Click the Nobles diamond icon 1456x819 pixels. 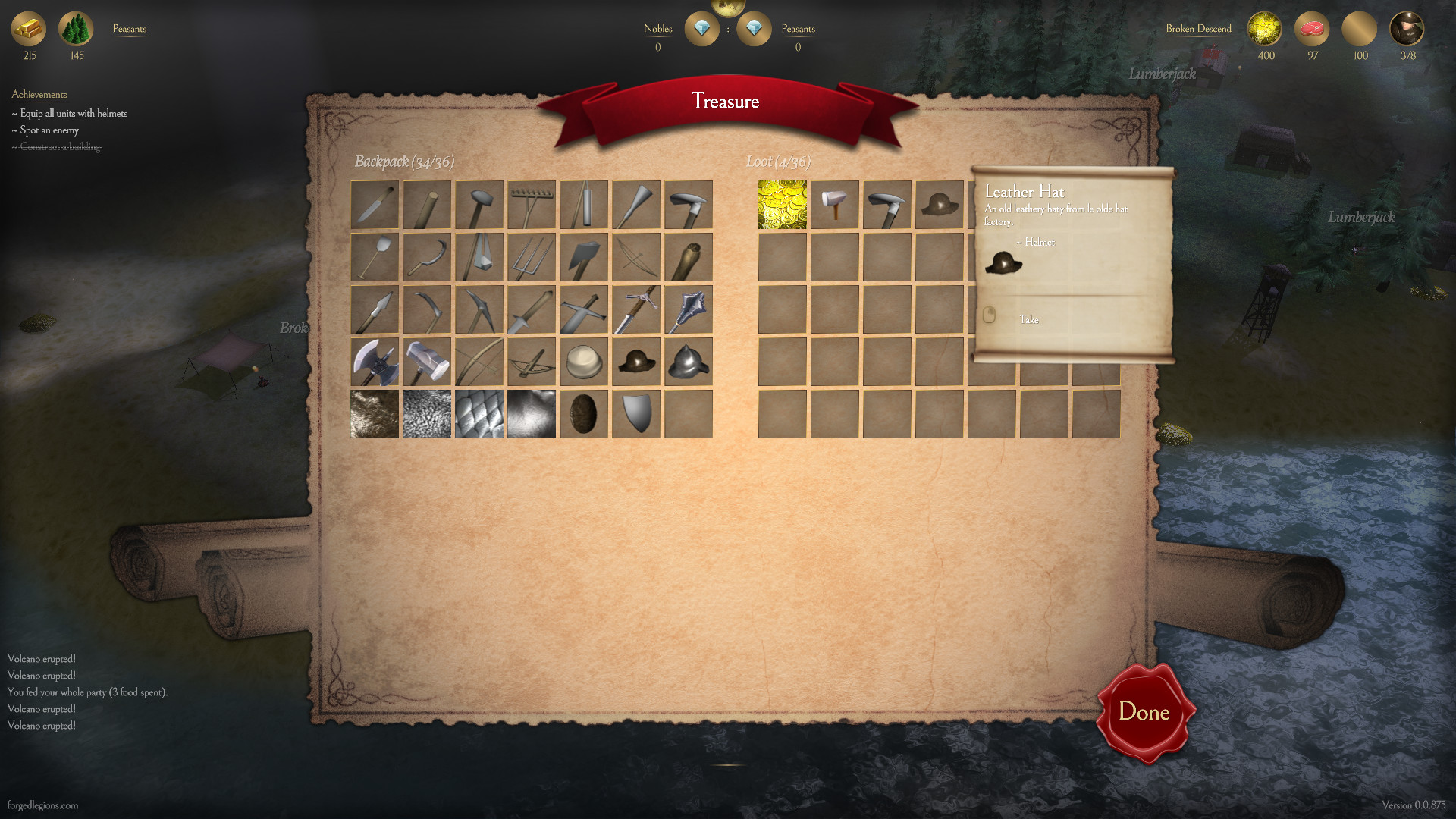pos(701,29)
